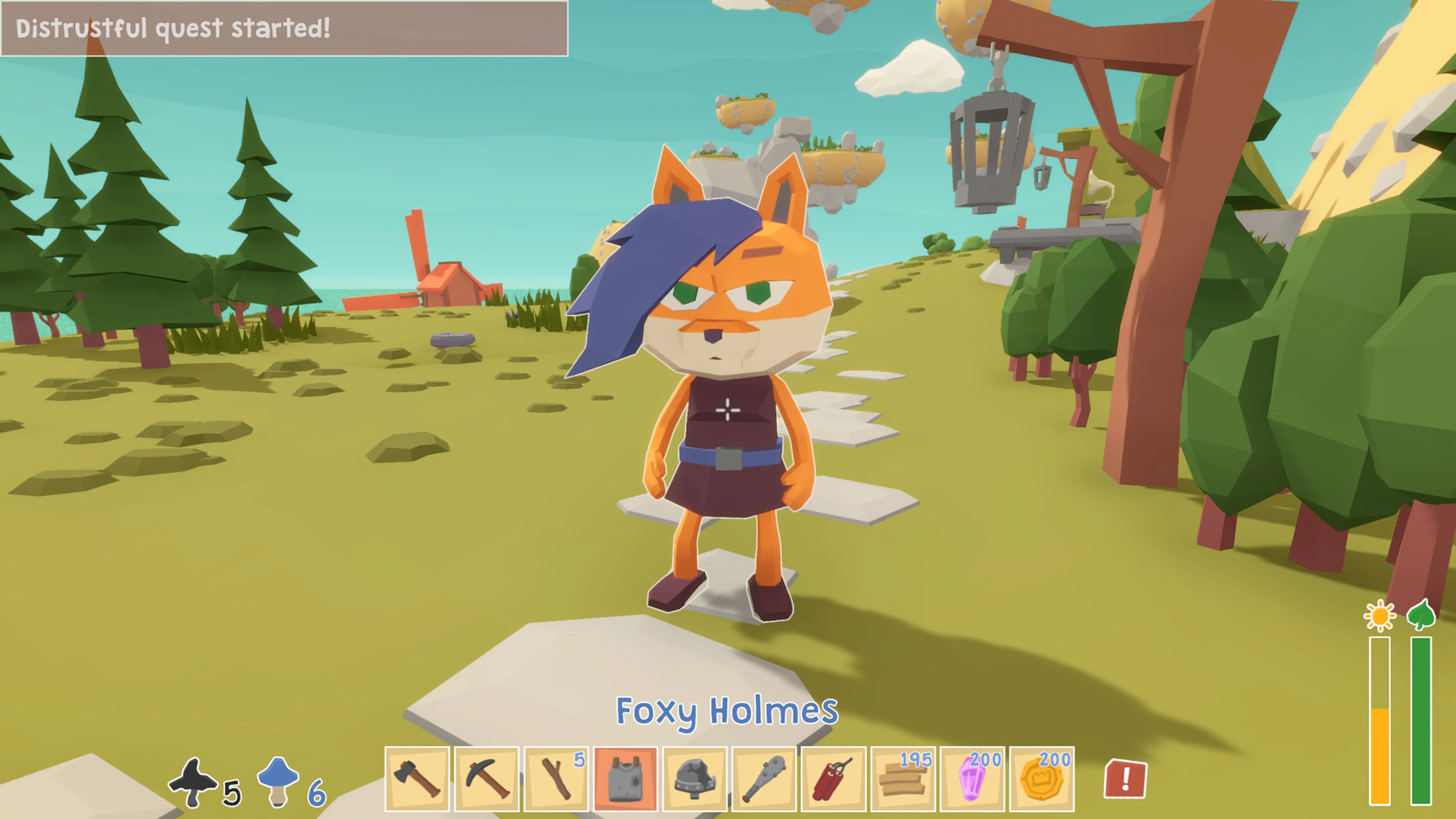
Task: Dismiss the Distrustful quest started notification
Action: tap(282, 28)
